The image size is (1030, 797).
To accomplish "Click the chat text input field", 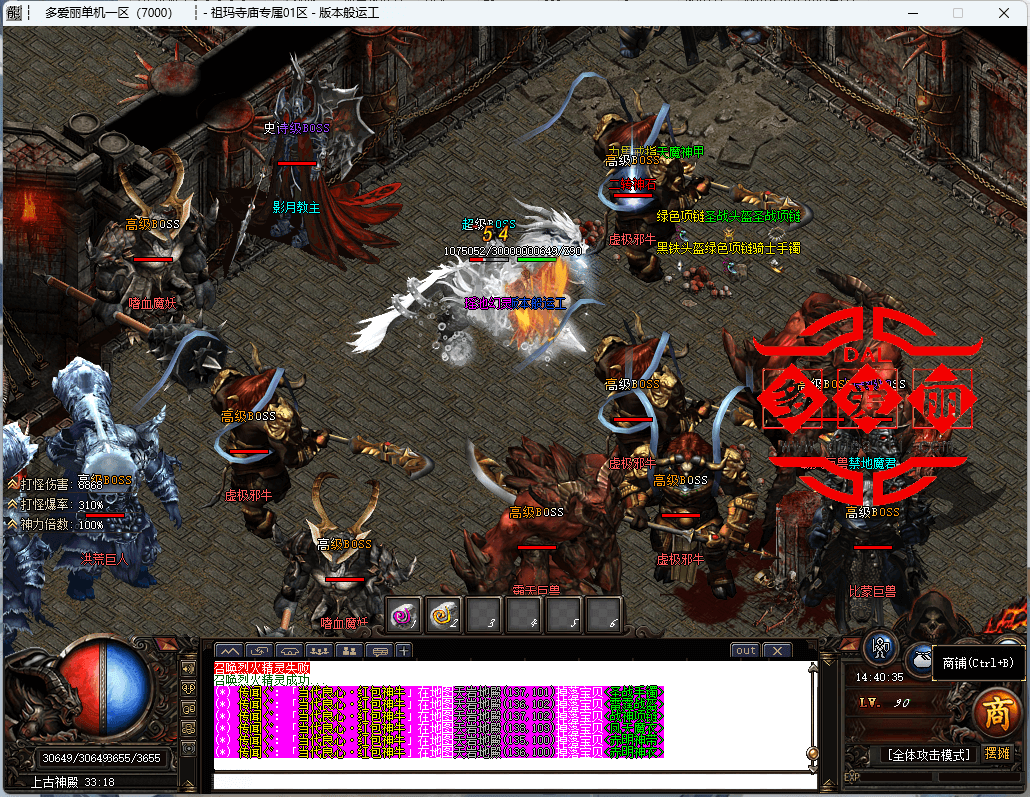I will pos(510,781).
